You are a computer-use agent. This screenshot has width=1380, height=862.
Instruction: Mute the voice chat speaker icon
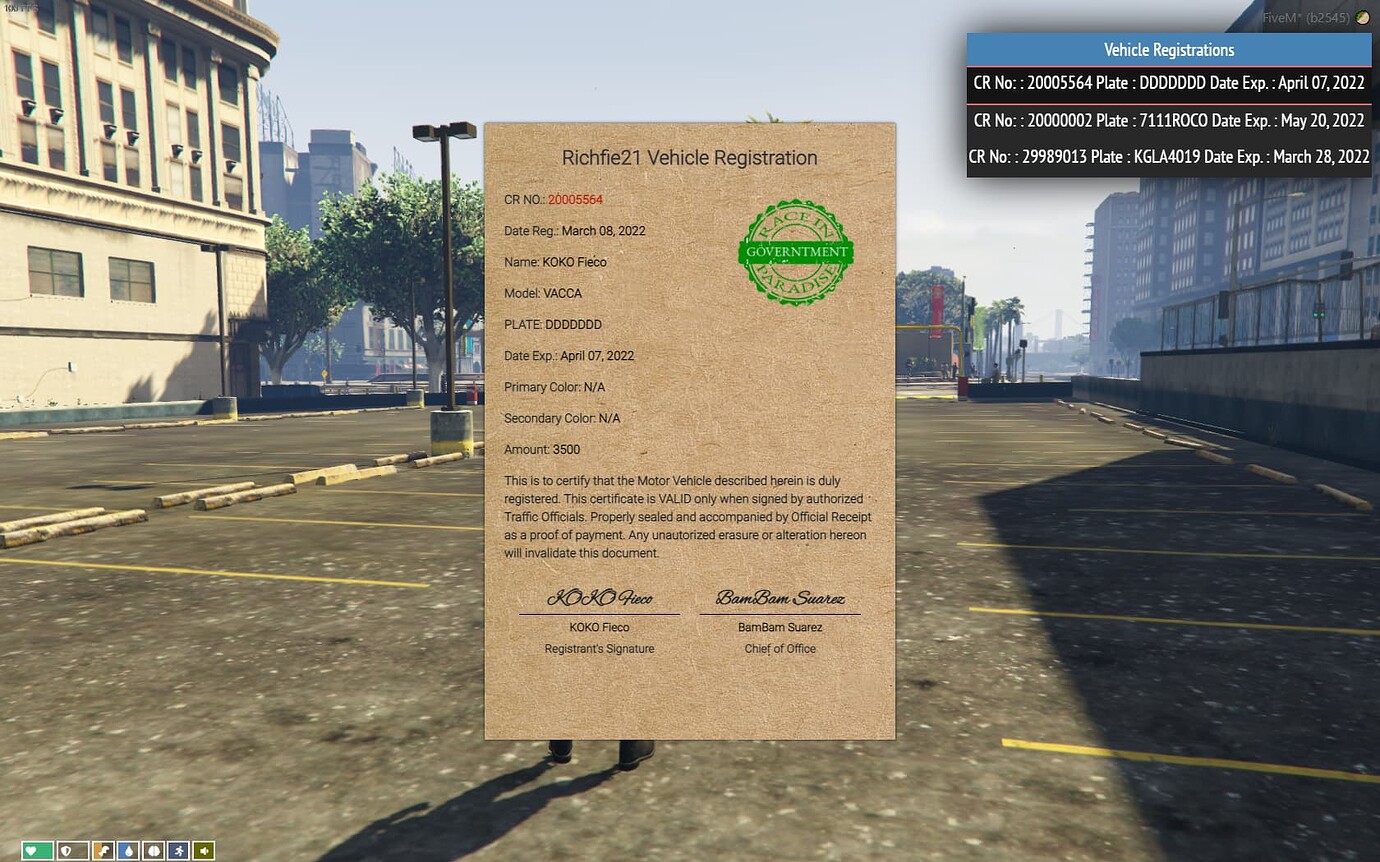[204, 850]
